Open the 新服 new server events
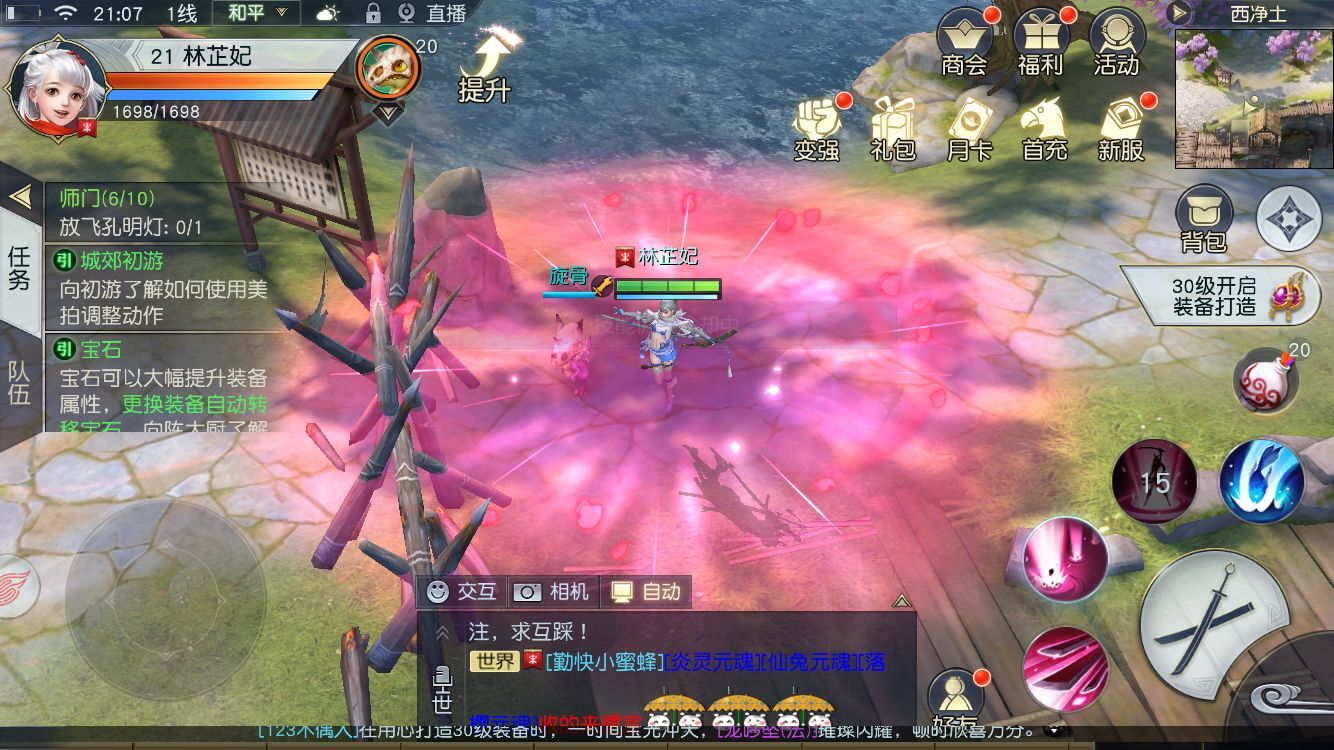This screenshot has height=750, width=1334. coord(1121,128)
